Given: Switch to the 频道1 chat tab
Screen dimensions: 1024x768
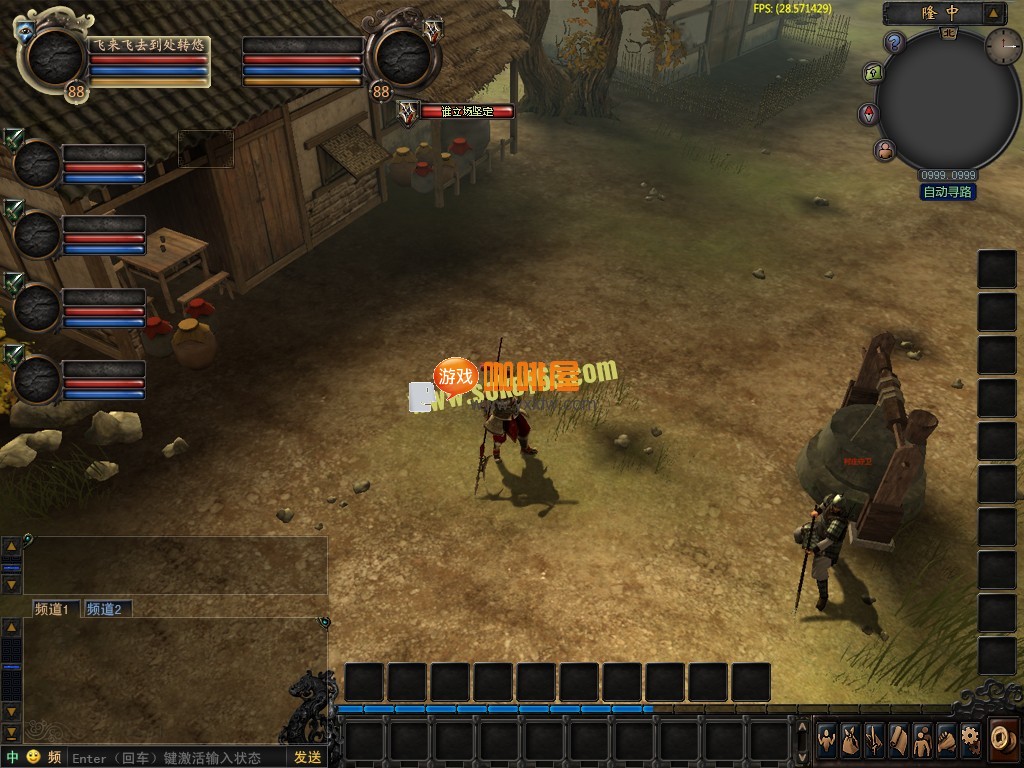Looking at the screenshot, I should 52,609.
